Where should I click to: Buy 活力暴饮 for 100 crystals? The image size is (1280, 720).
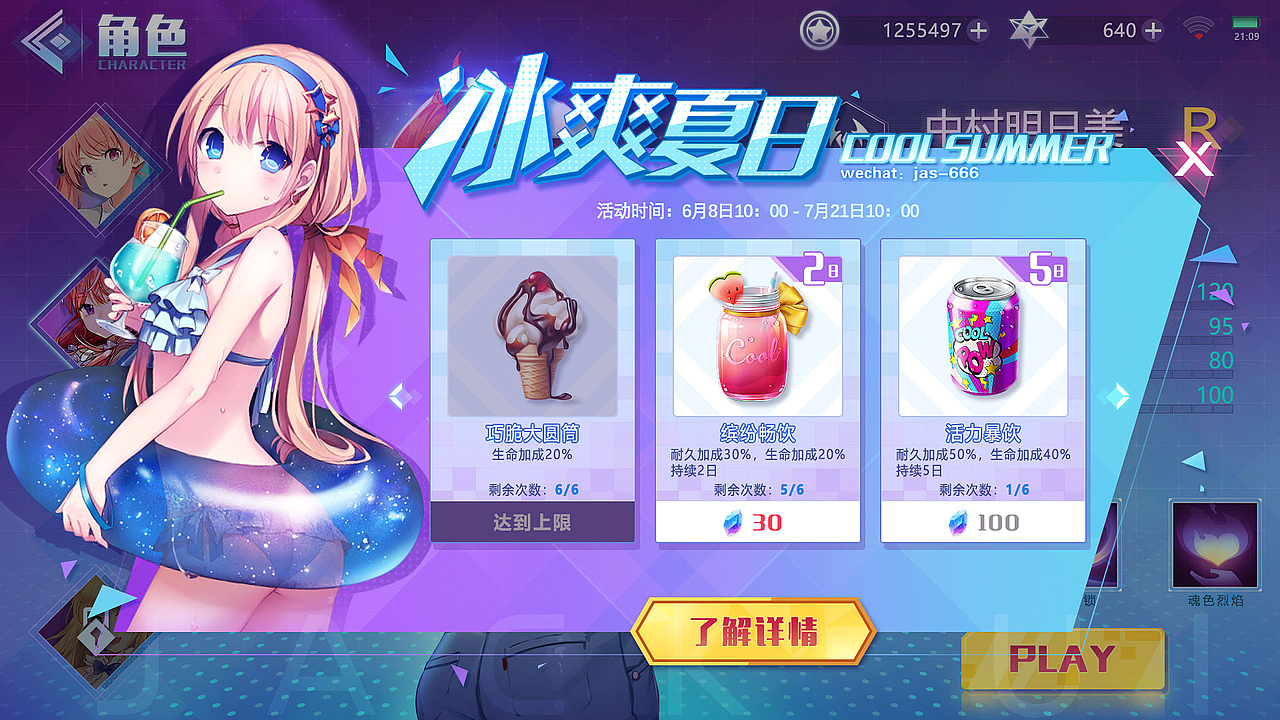coord(983,521)
